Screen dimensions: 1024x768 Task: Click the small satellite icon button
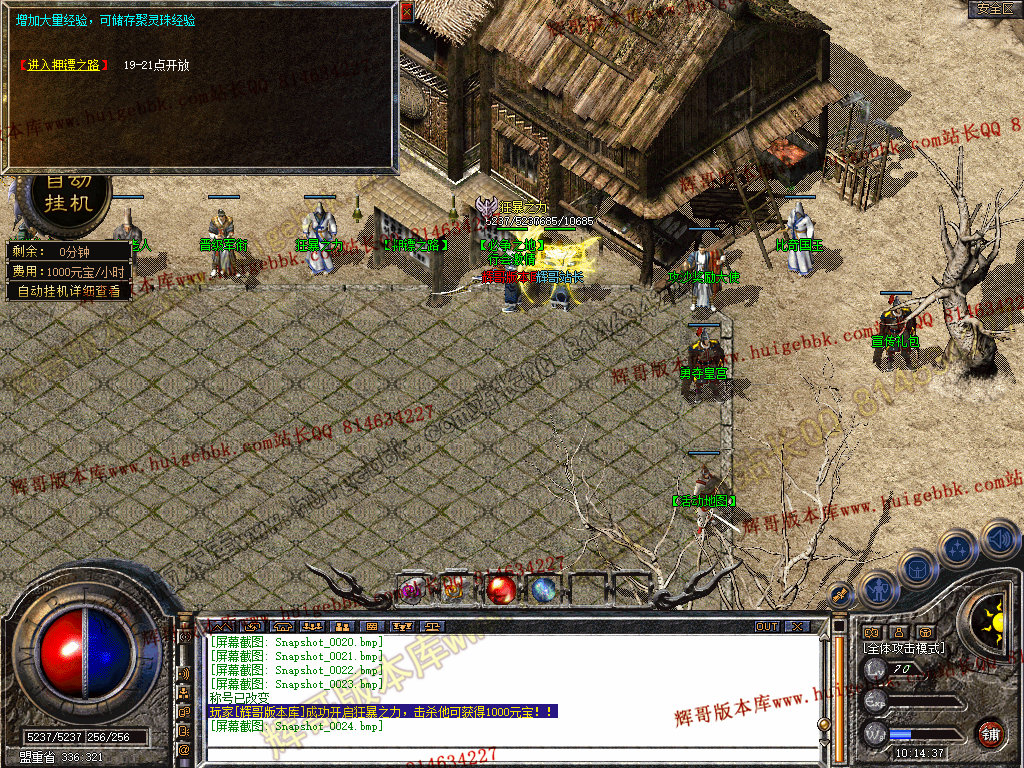pyautogui.click(x=840, y=594)
